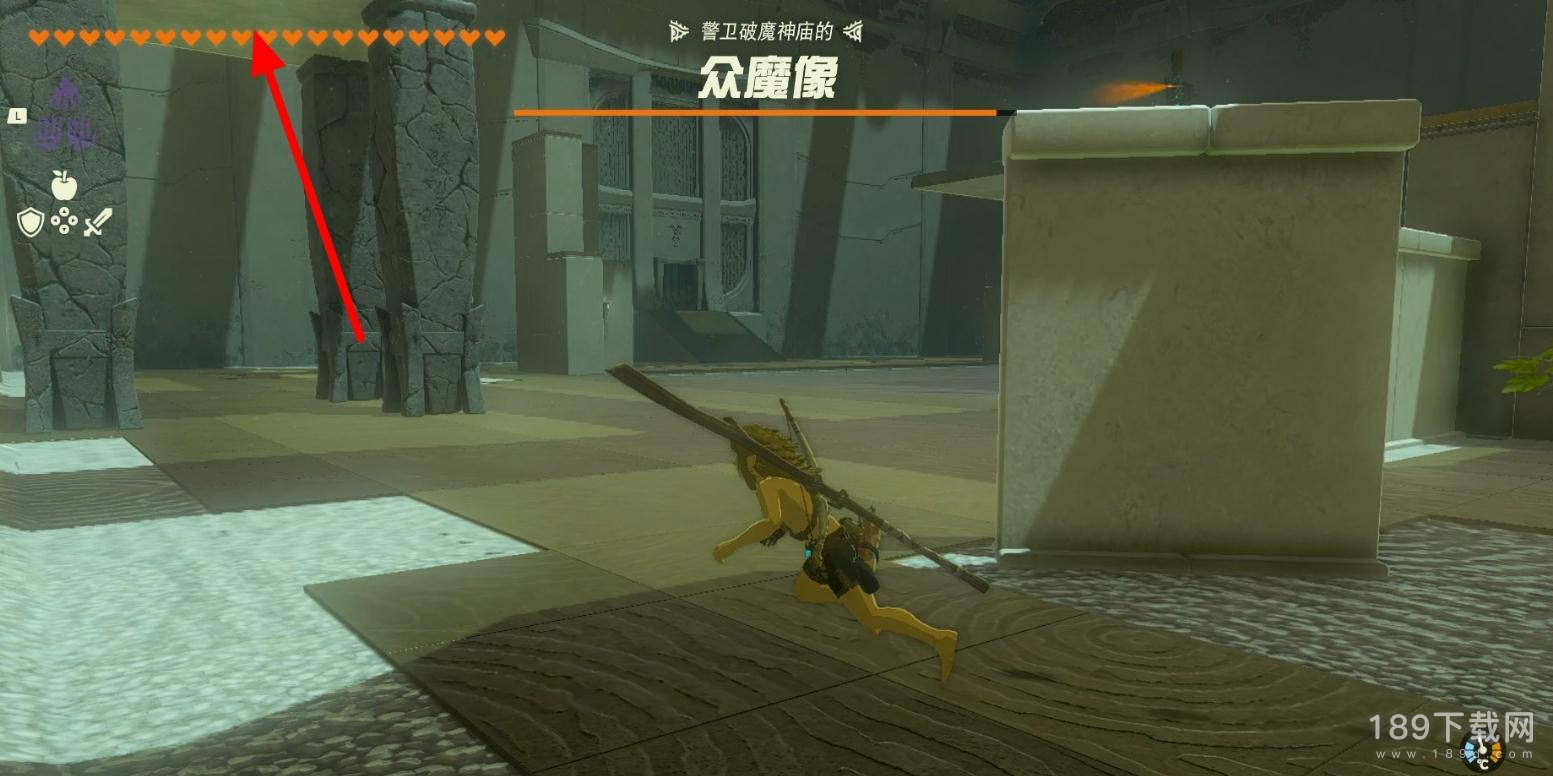The image size is (1553, 776).
Task: Select the shield quick-swap icon
Action: (x=31, y=222)
